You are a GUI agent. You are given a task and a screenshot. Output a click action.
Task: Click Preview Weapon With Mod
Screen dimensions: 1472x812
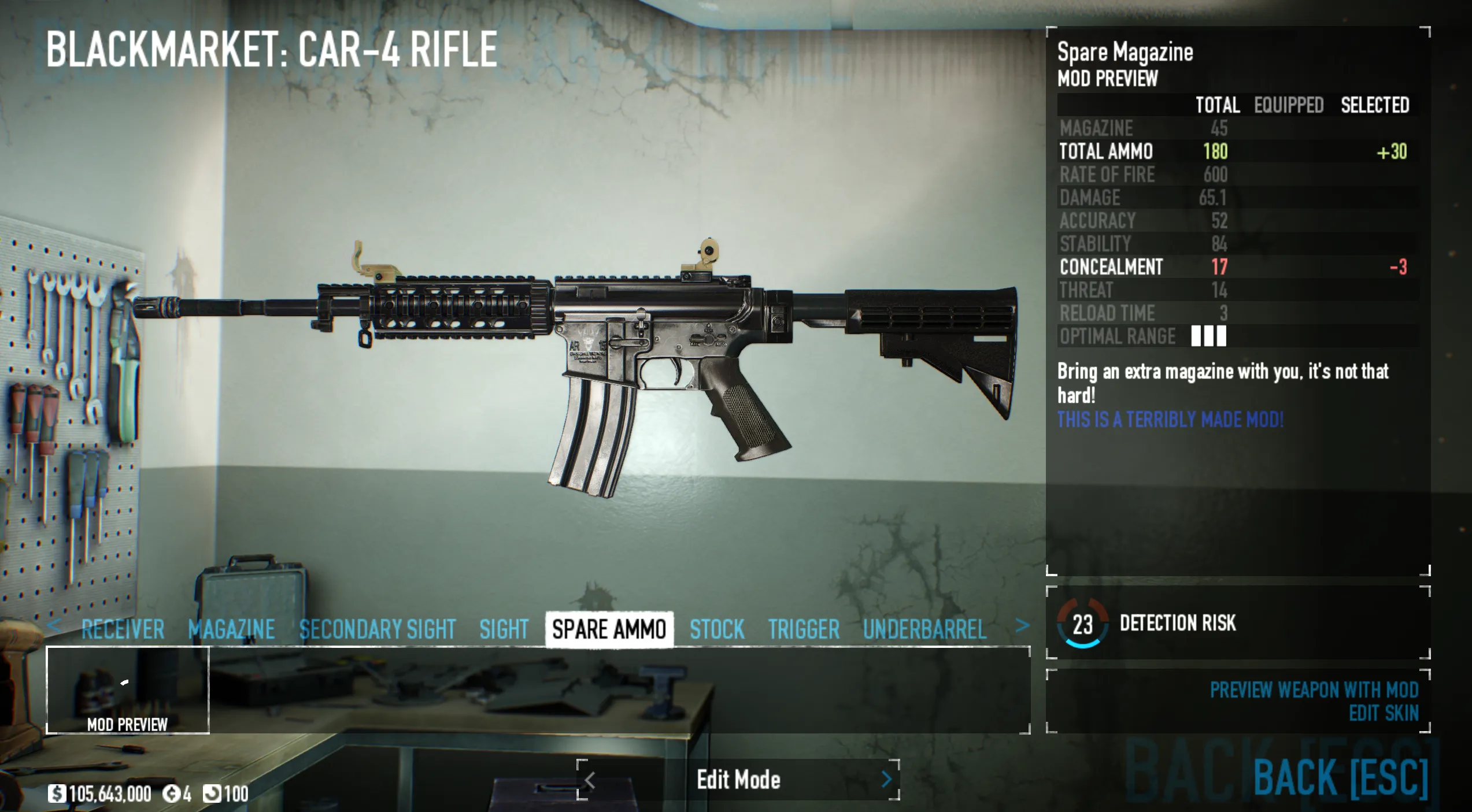[x=1314, y=690]
